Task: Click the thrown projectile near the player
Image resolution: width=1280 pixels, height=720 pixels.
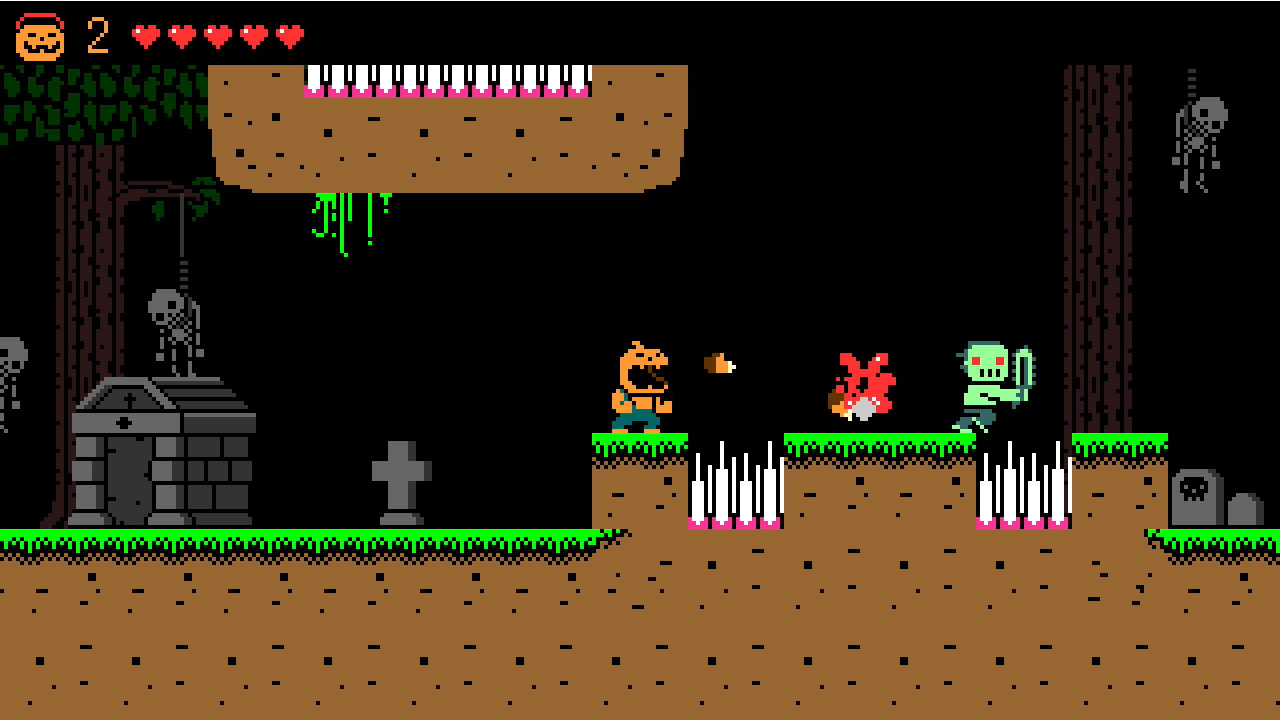Action: coord(720,363)
